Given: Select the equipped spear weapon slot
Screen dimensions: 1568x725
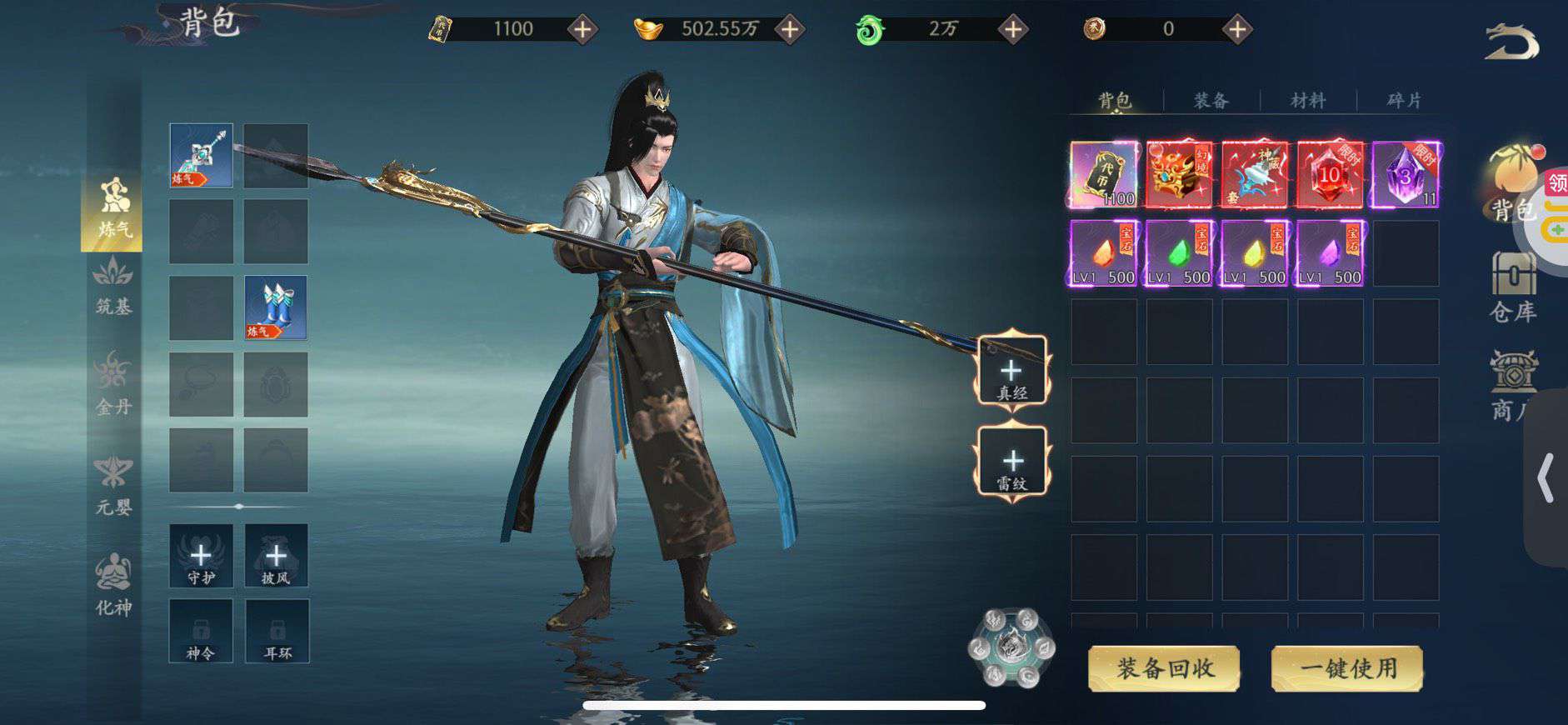Looking at the screenshot, I should tap(201, 155).
